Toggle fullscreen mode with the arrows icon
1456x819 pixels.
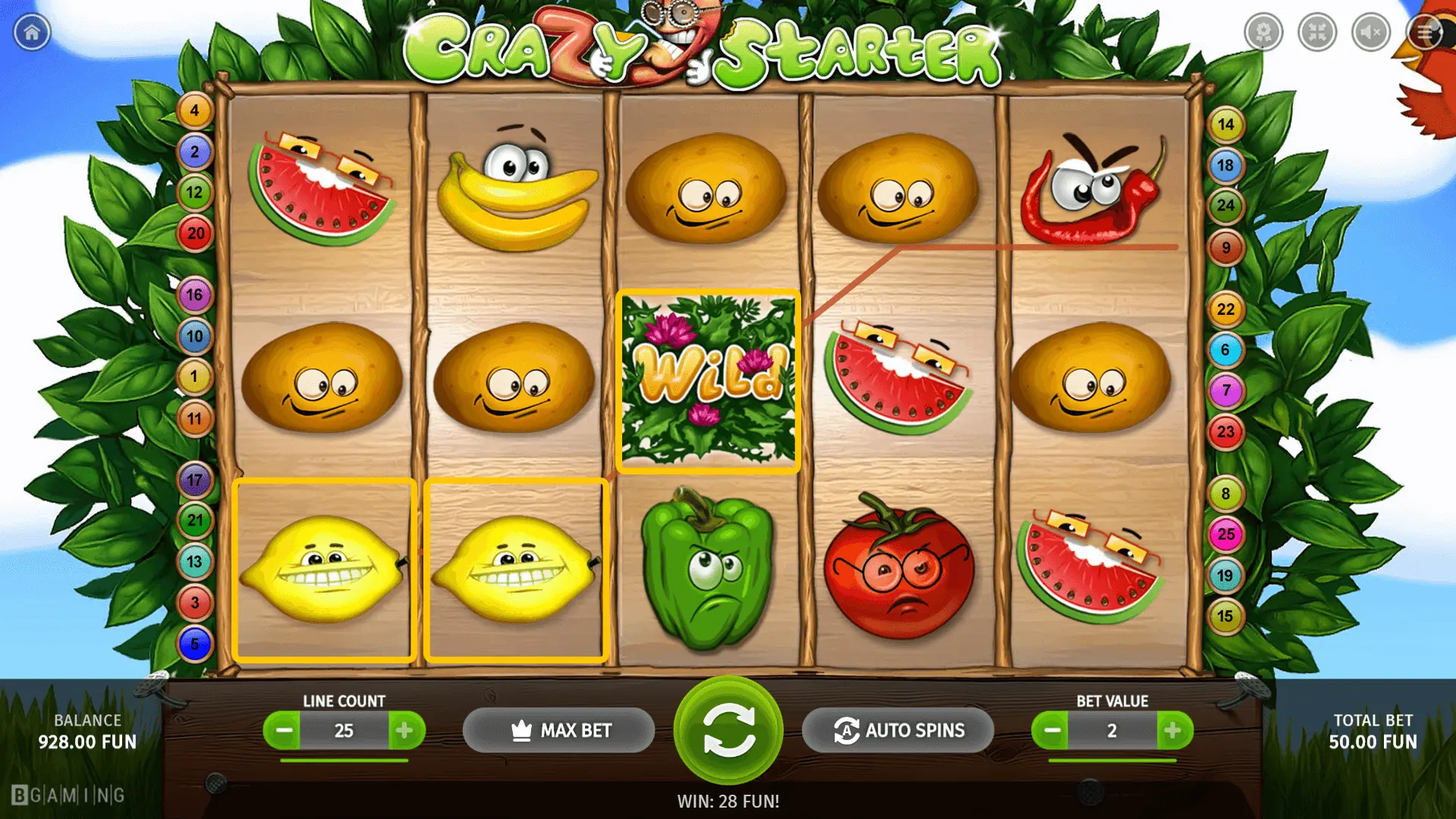pyautogui.click(x=1317, y=32)
